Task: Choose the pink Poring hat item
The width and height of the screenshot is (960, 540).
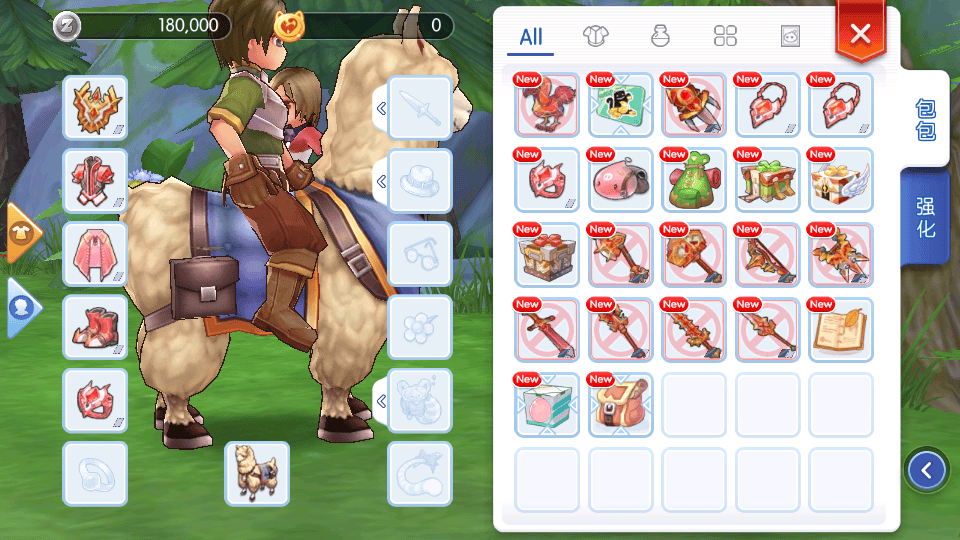Action: point(621,180)
